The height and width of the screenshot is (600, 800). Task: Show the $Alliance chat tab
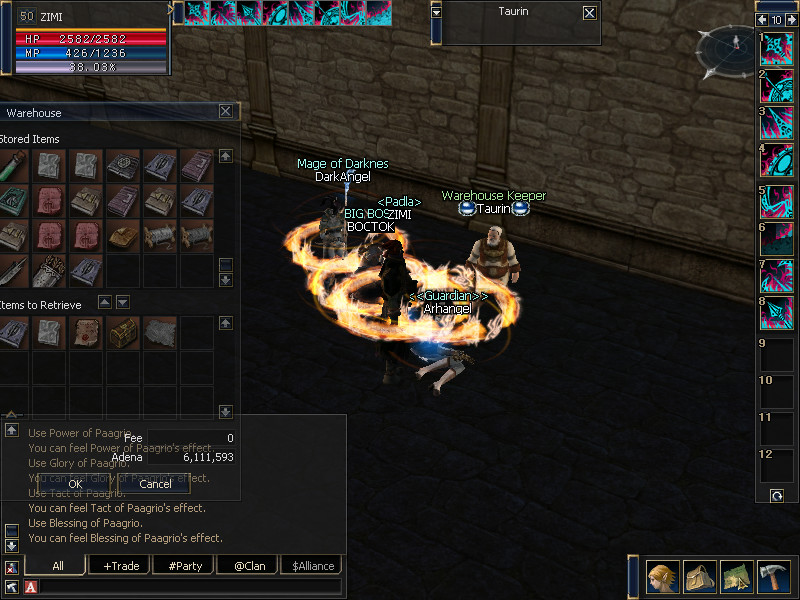pos(313,566)
